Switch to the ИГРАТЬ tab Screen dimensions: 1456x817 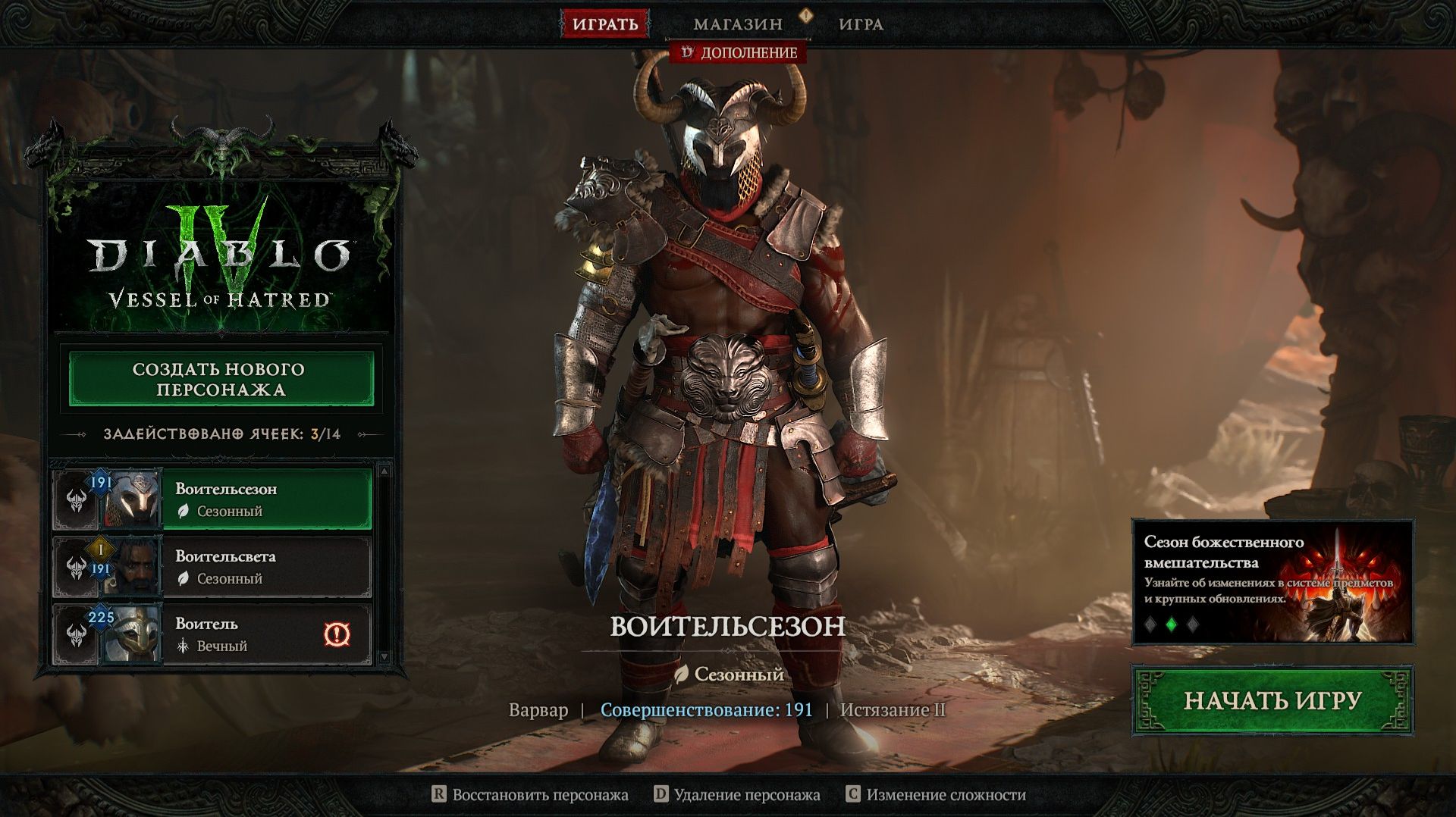604,23
